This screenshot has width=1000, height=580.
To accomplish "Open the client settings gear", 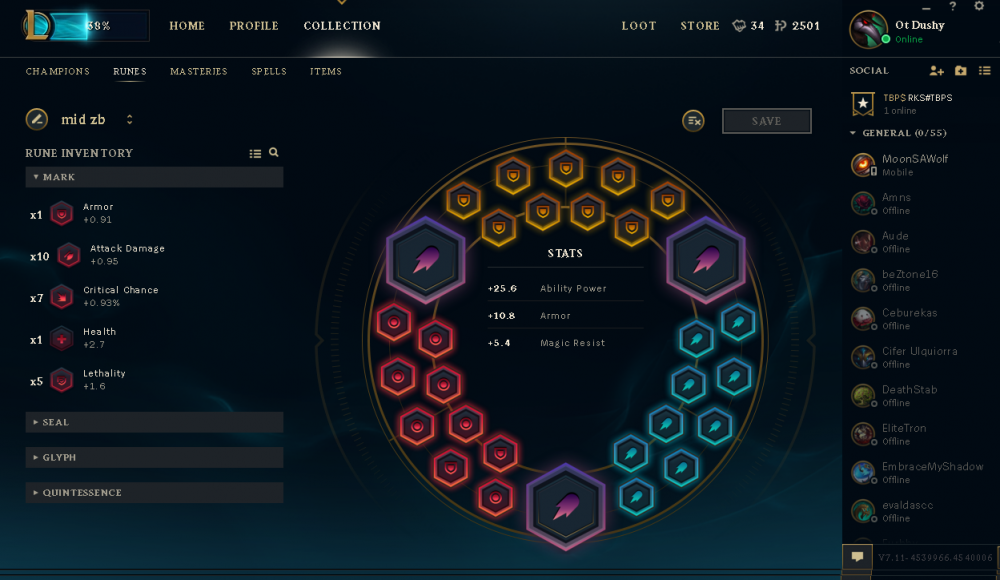I will coord(979,7).
